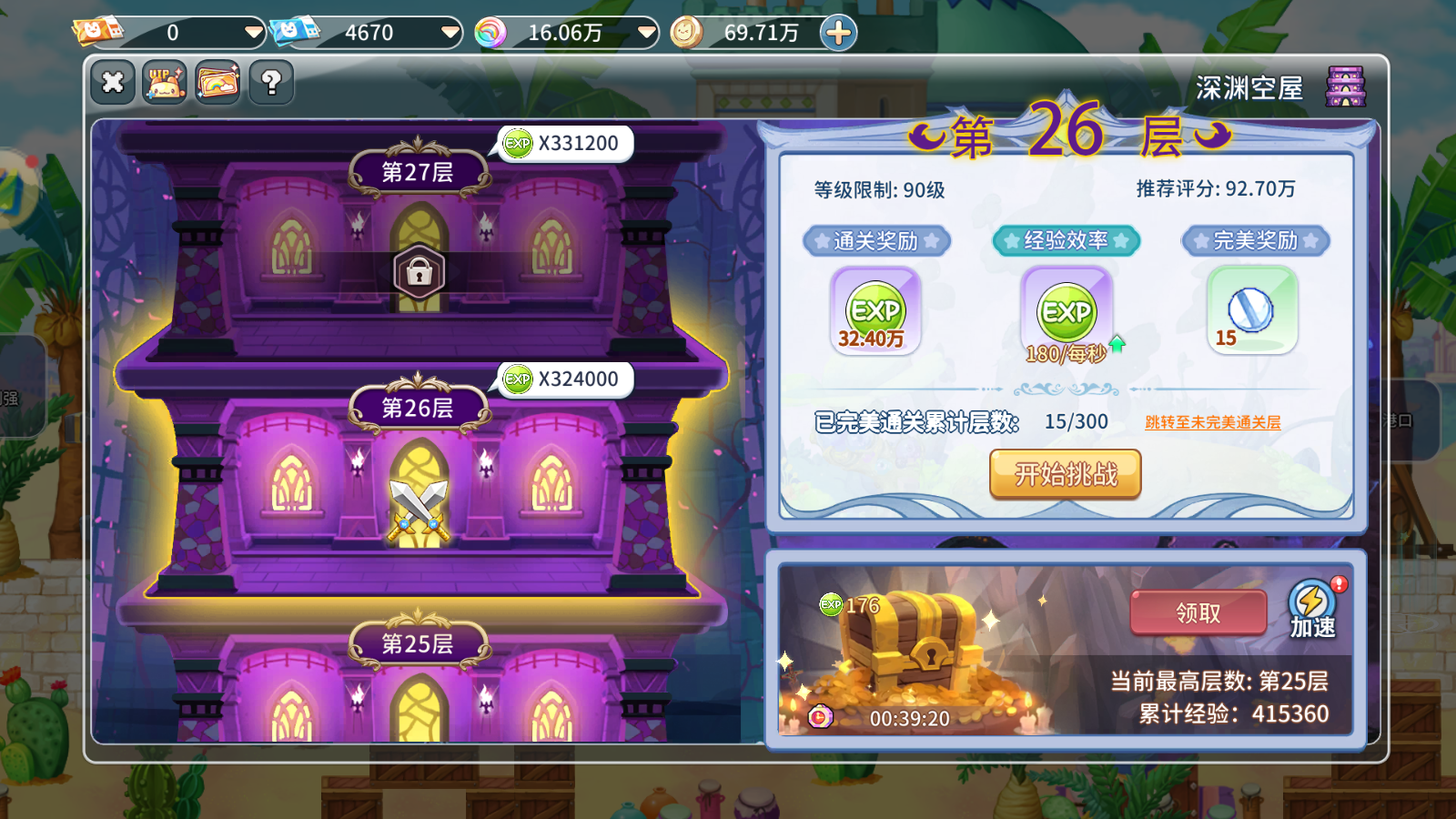Open the help question mark icon

269,82
